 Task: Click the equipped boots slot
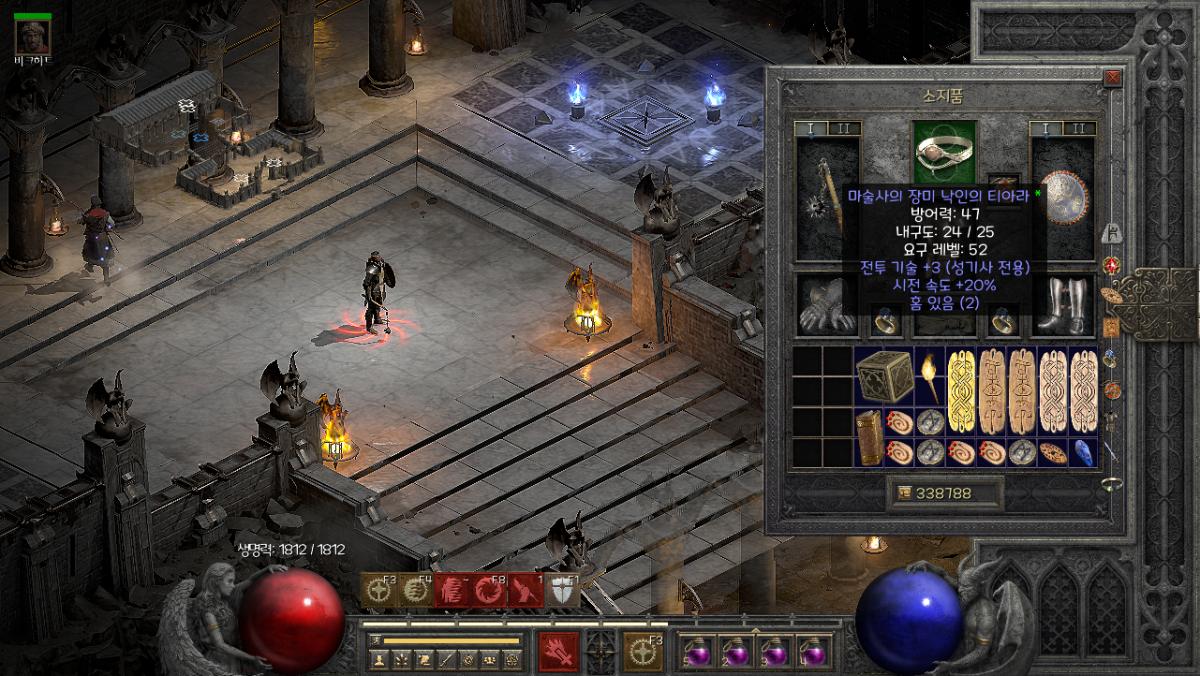tap(1064, 306)
